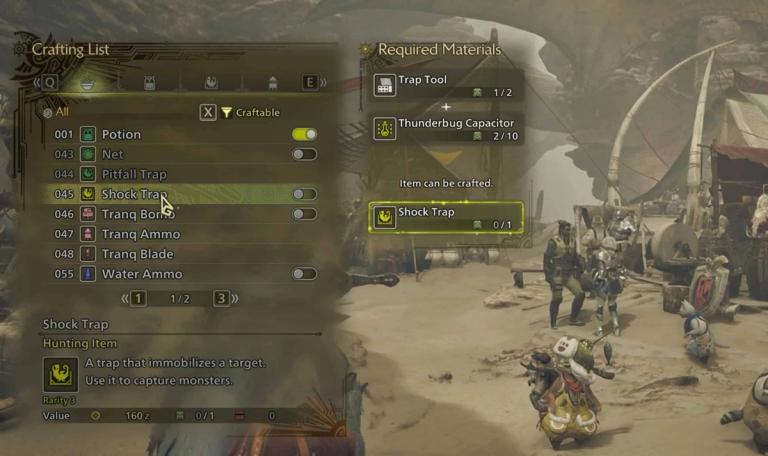Enable the auto-craft toggle for Net
The height and width of the screenshot is (456, 768).
tap(304, 154)
